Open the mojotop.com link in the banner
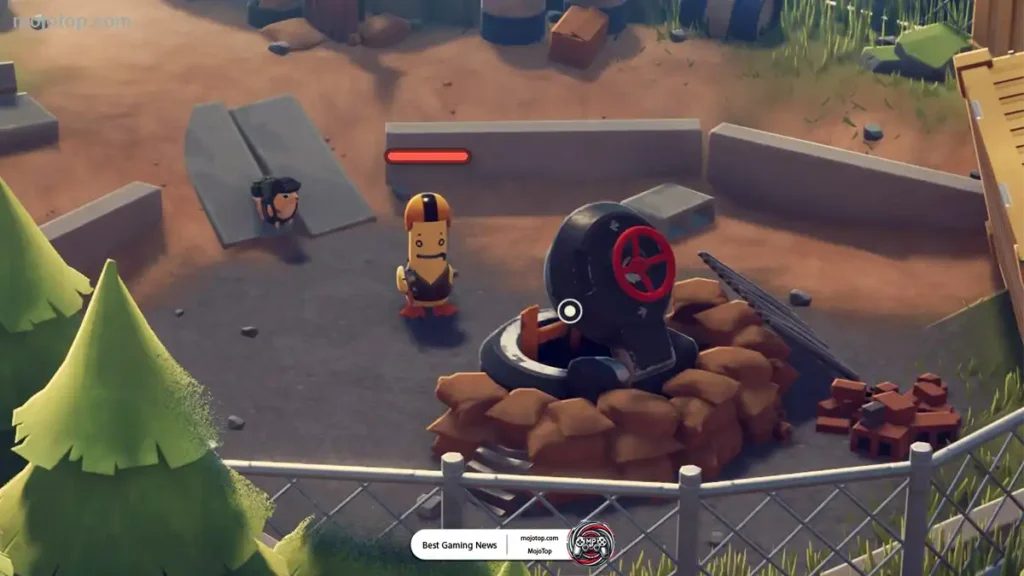The width and height of the screenshot is (1024, 576). [x=541, y=538]
